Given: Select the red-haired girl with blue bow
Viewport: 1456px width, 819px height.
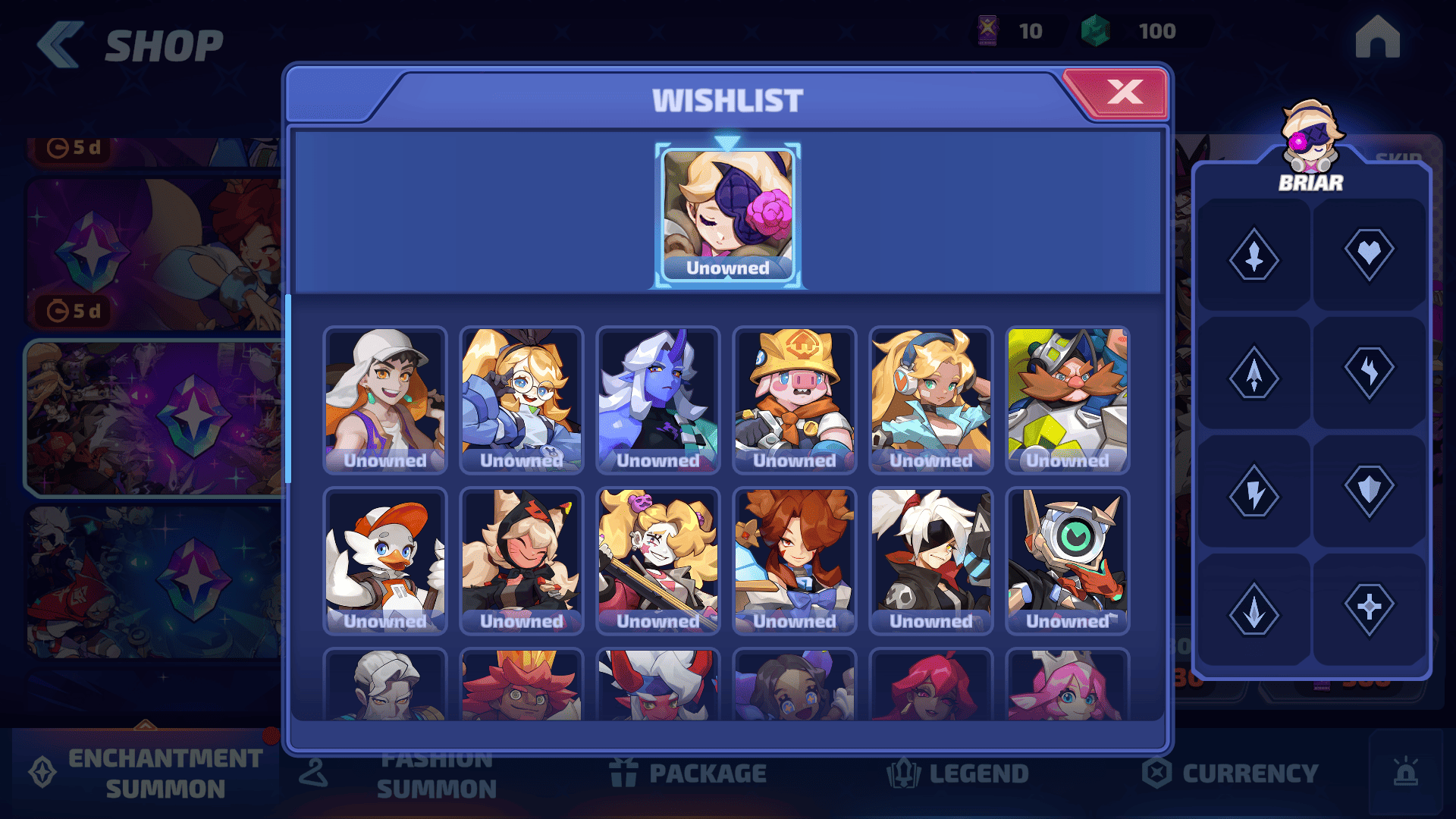Looking at the screenshot, I should coord(795,560).
